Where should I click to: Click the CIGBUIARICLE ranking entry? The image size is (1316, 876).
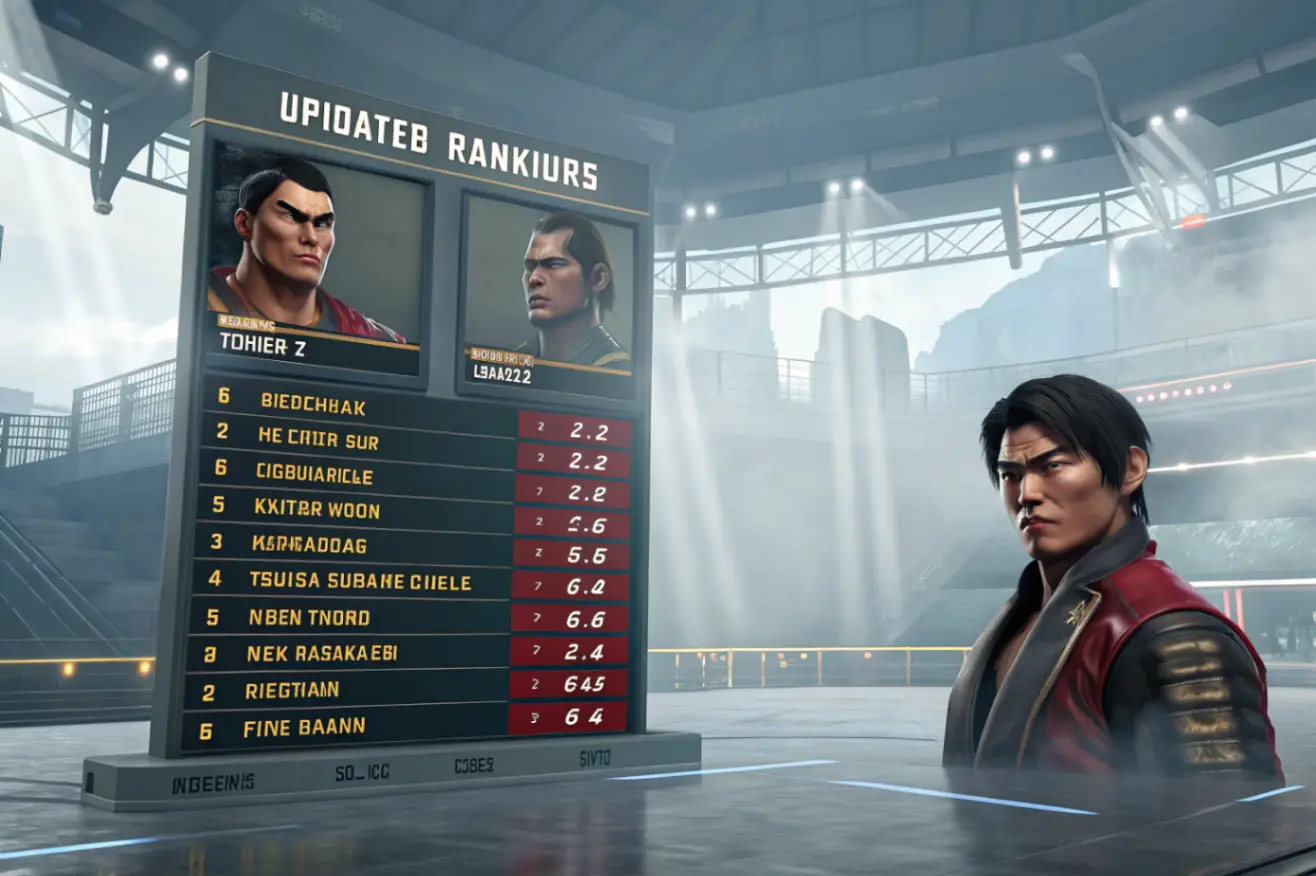(410, 471)
